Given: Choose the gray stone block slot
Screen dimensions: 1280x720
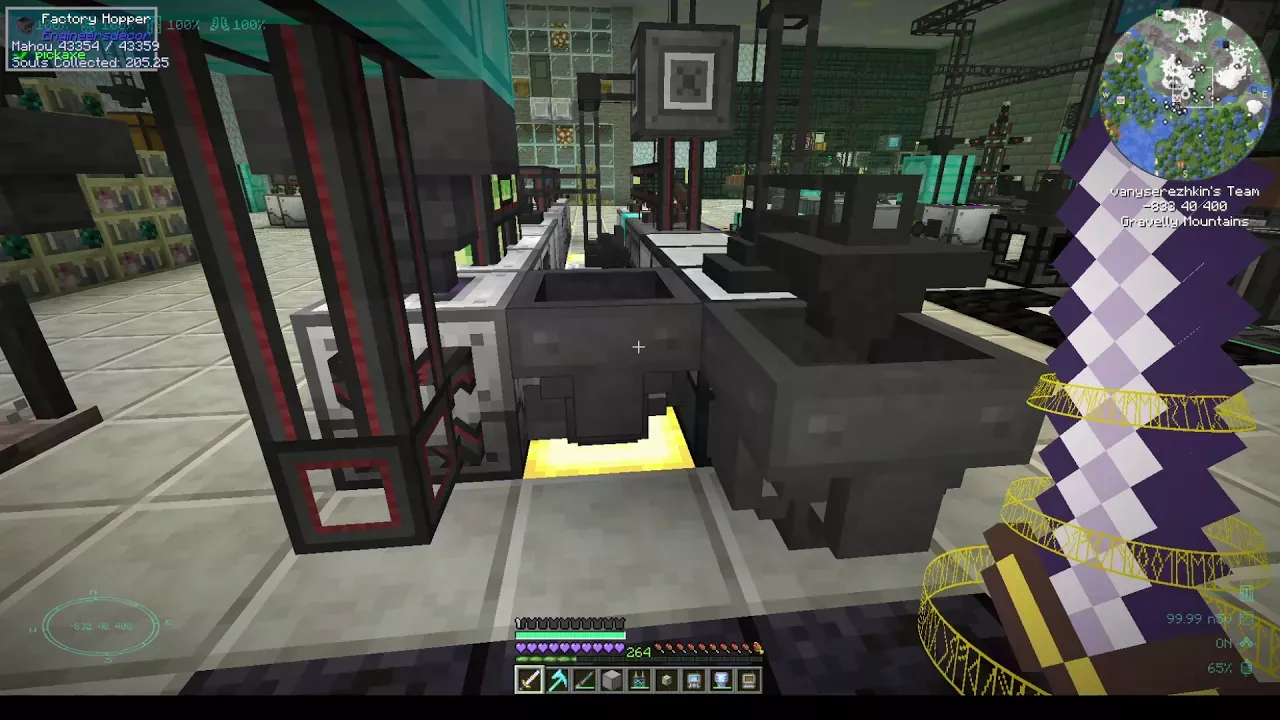Looking at the screenshot, I should [x=611, y=681].
